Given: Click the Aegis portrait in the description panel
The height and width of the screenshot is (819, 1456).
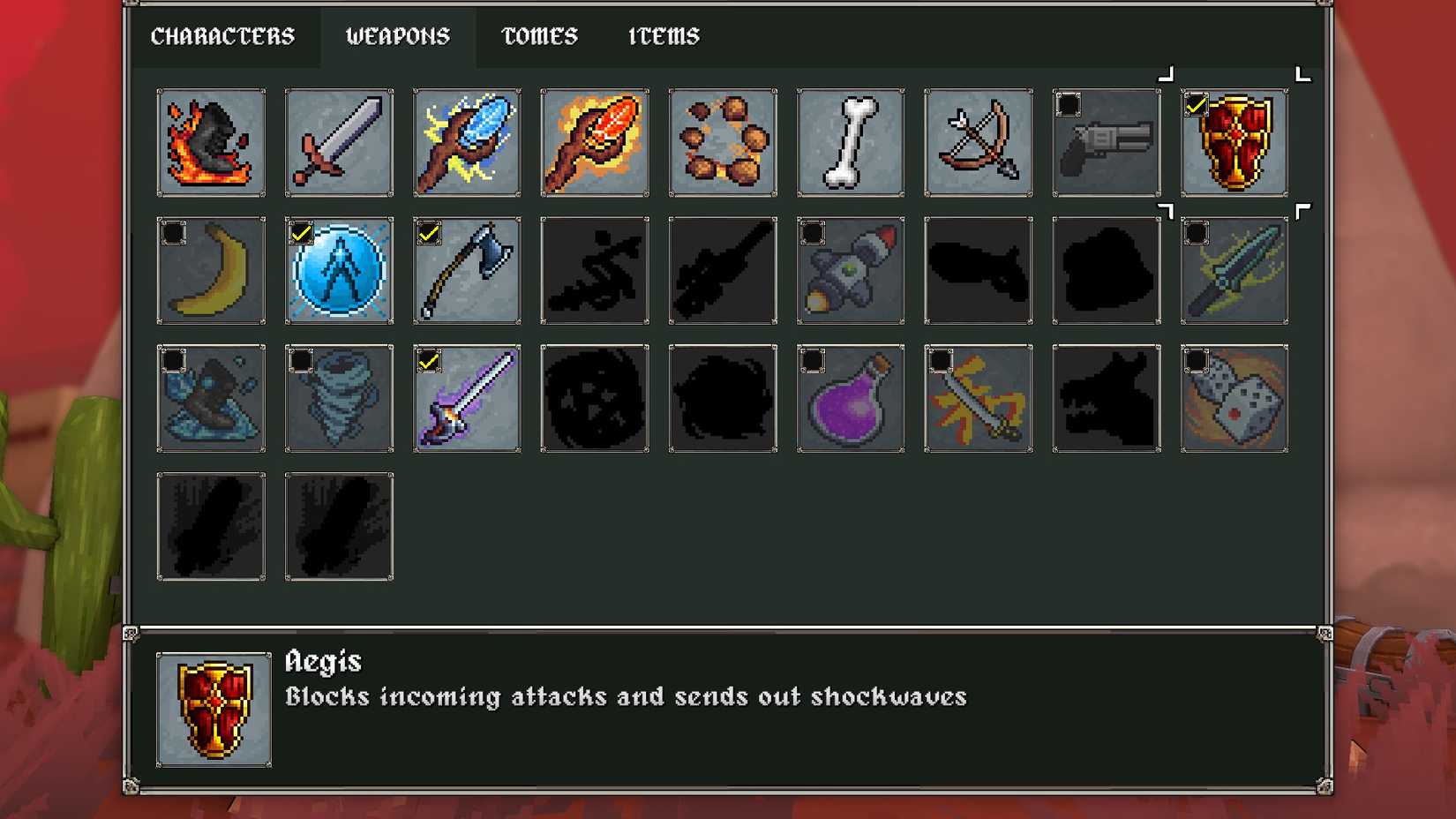Looking at the screenshot, I should click(x=213, y=711).
